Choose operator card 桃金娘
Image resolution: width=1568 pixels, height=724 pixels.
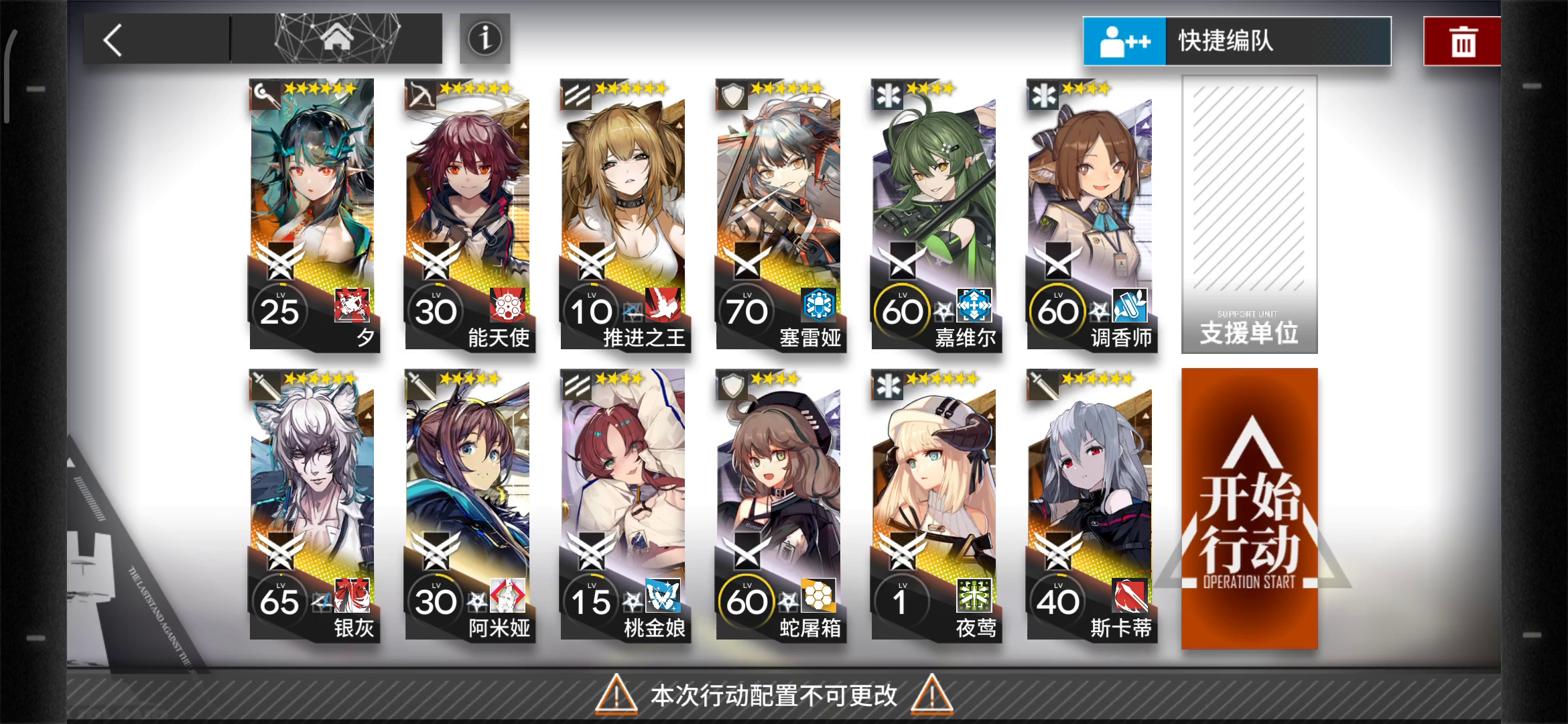click(x=624, y=505)
